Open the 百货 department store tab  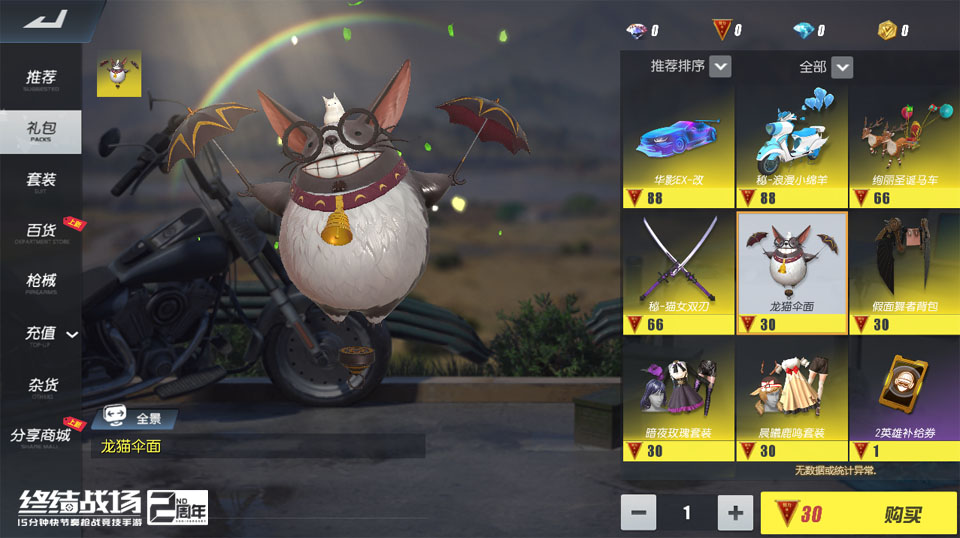[x=41, y=232]
